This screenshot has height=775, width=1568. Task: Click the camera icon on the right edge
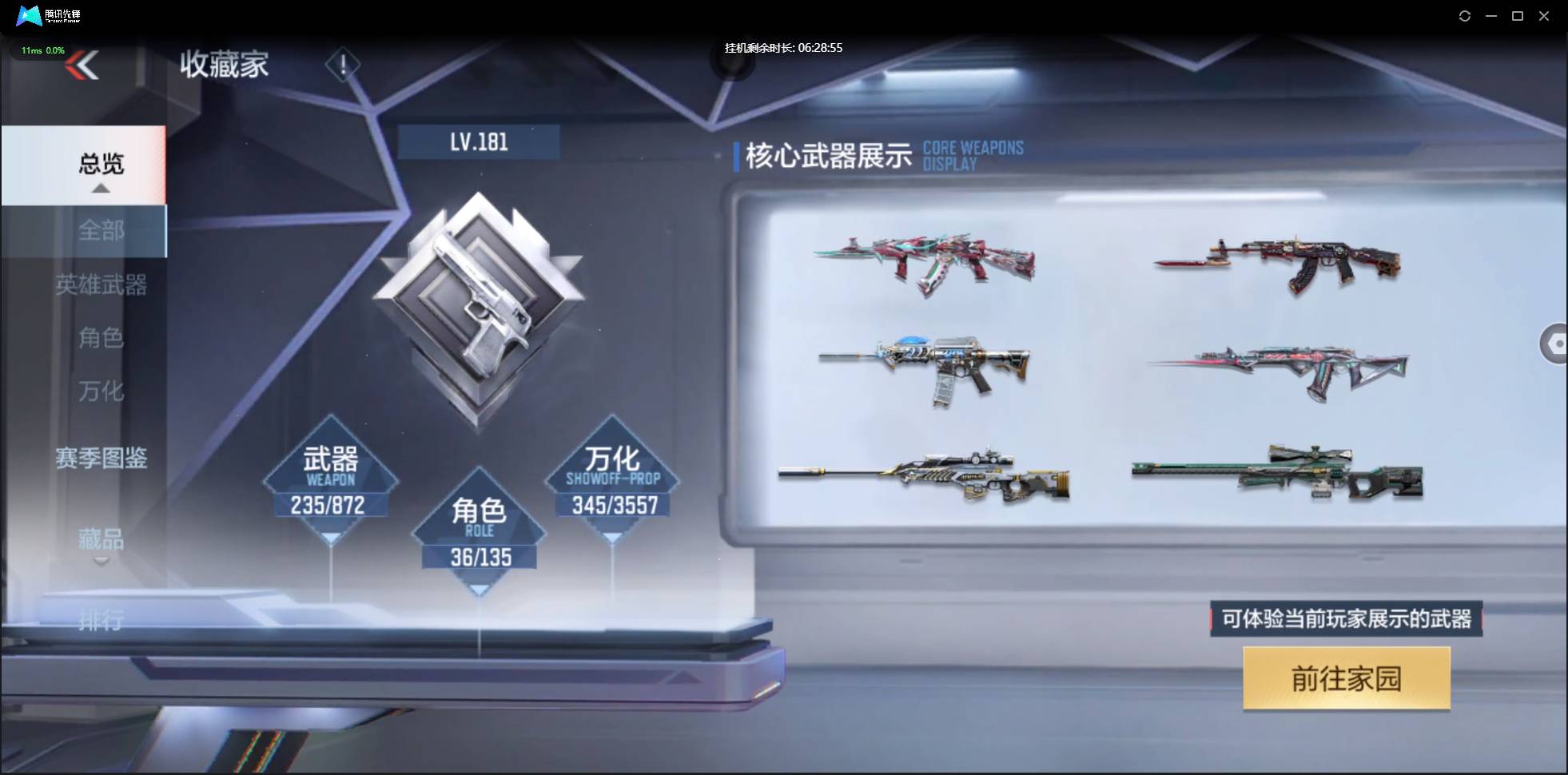coord(1555,344)
